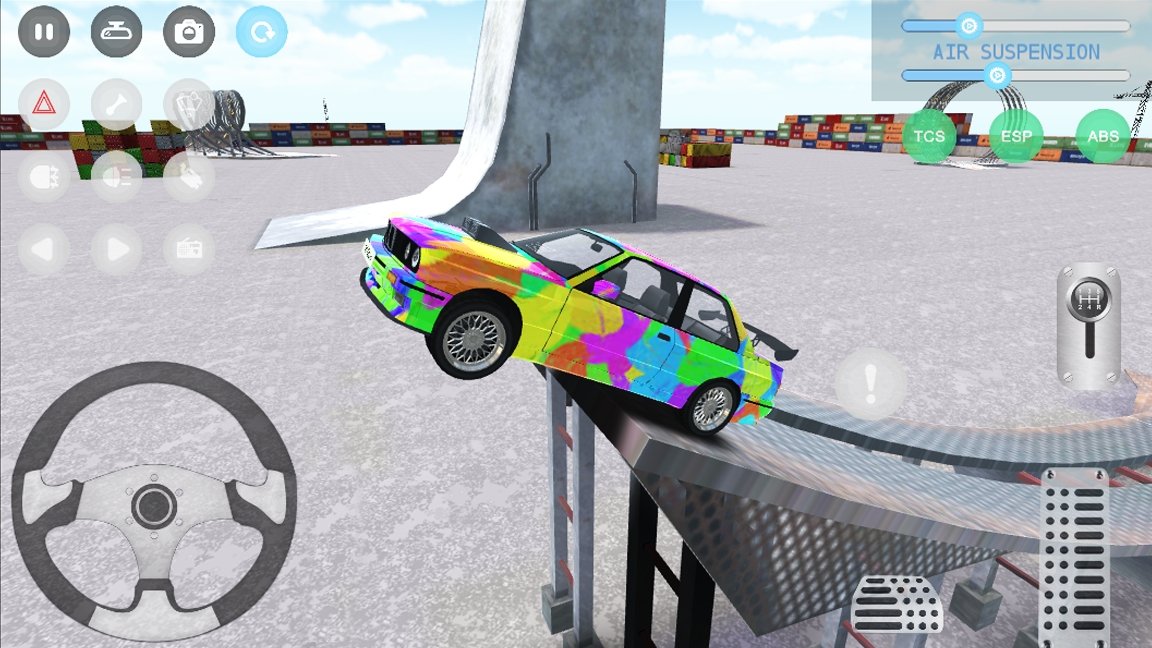Tap the gear shifter control
Viewport: 1152px width, 648px height.
[1088, 325]
